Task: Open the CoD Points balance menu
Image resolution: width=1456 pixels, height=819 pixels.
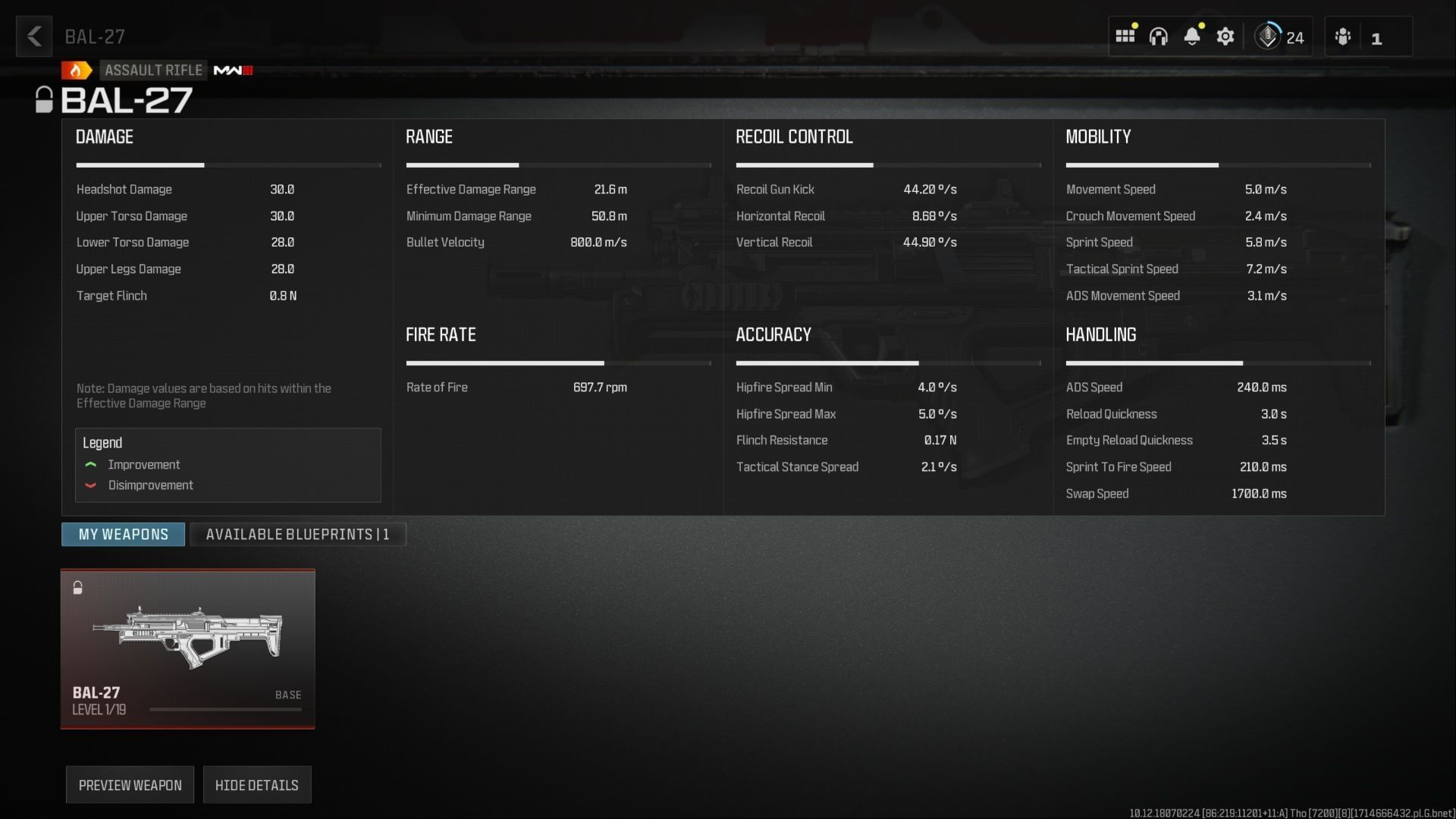Action: point(1281,36)
